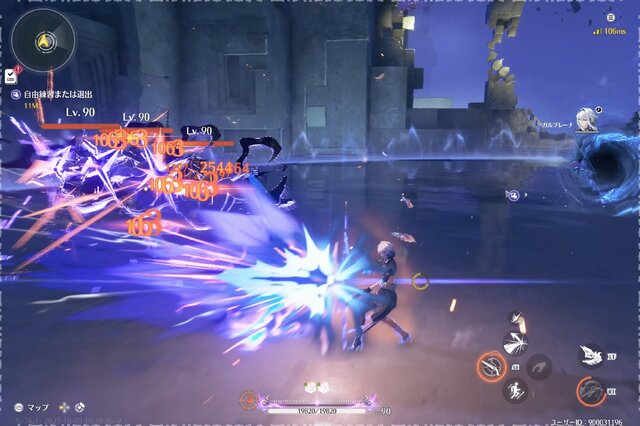The width and height of the screenshot is (640, 426).
Task: Activate the burst slash skill icon
Action: click(517, 345)
